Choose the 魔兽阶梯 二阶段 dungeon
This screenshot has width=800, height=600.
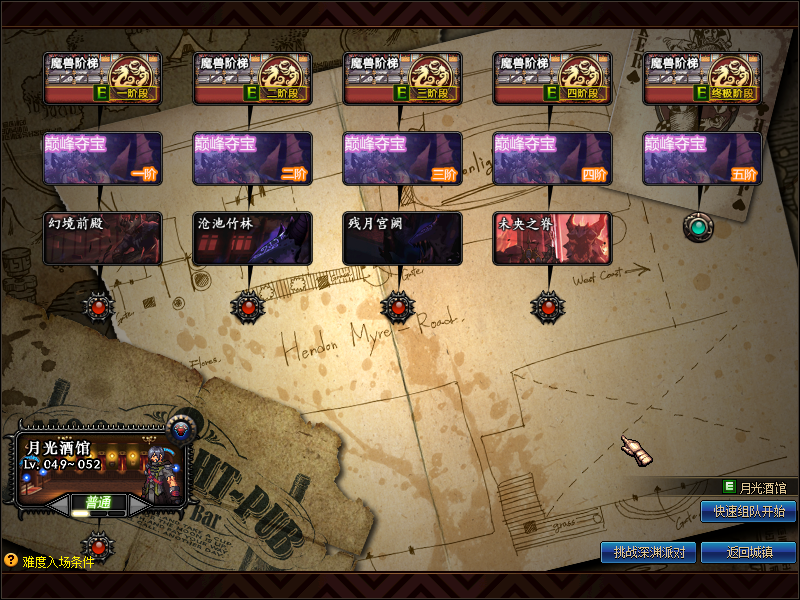[x=252, y=78]
